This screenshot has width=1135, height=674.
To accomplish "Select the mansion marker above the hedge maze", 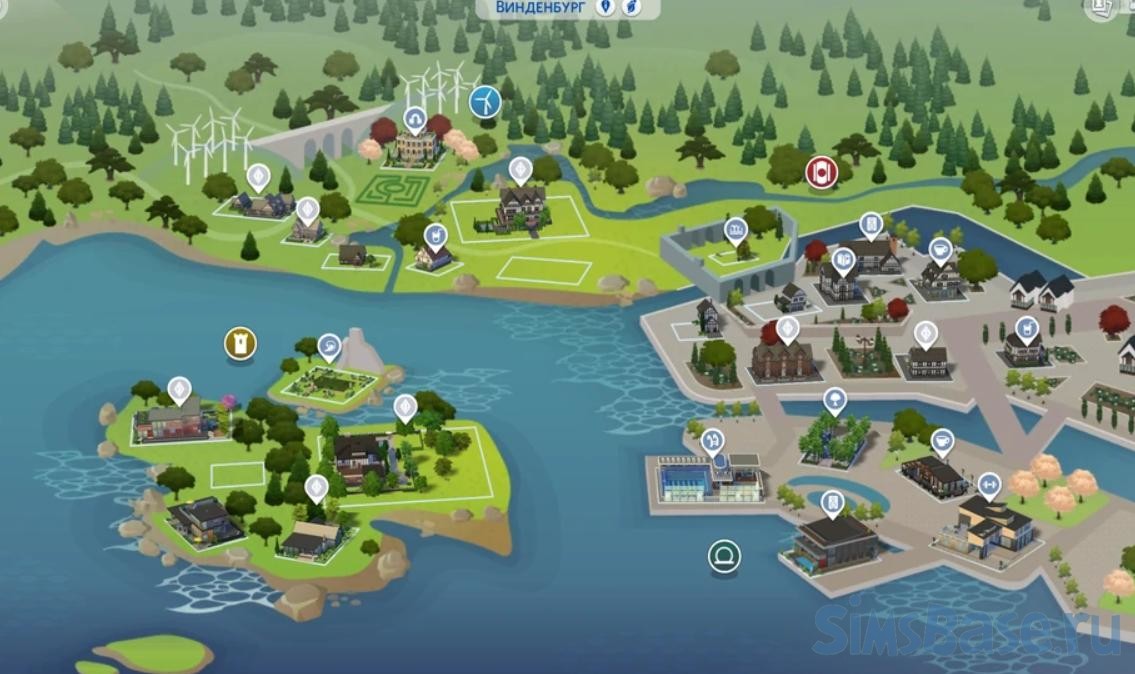I will (x=415, y=120).
